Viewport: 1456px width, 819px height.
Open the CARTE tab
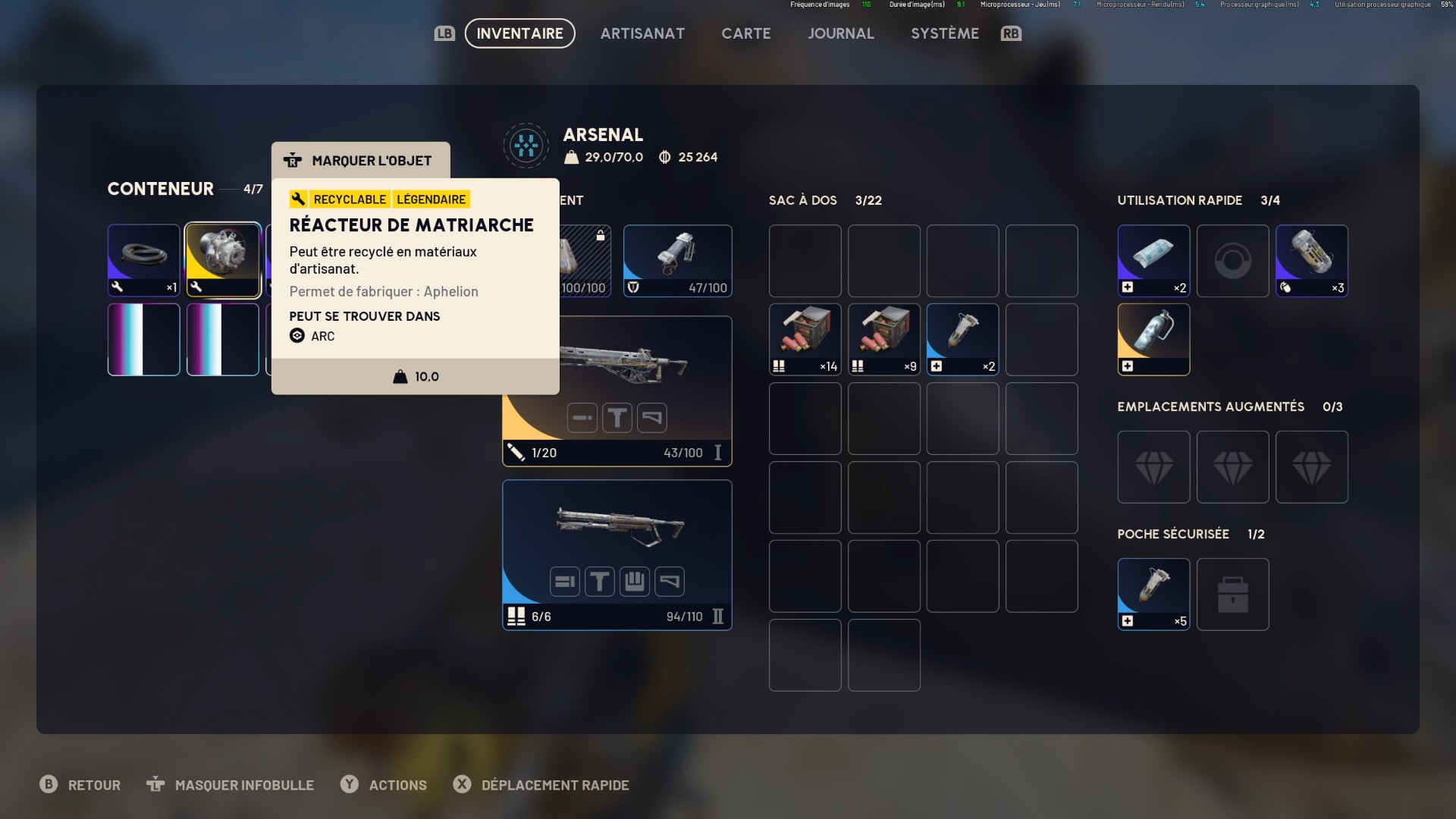[746, 33]
